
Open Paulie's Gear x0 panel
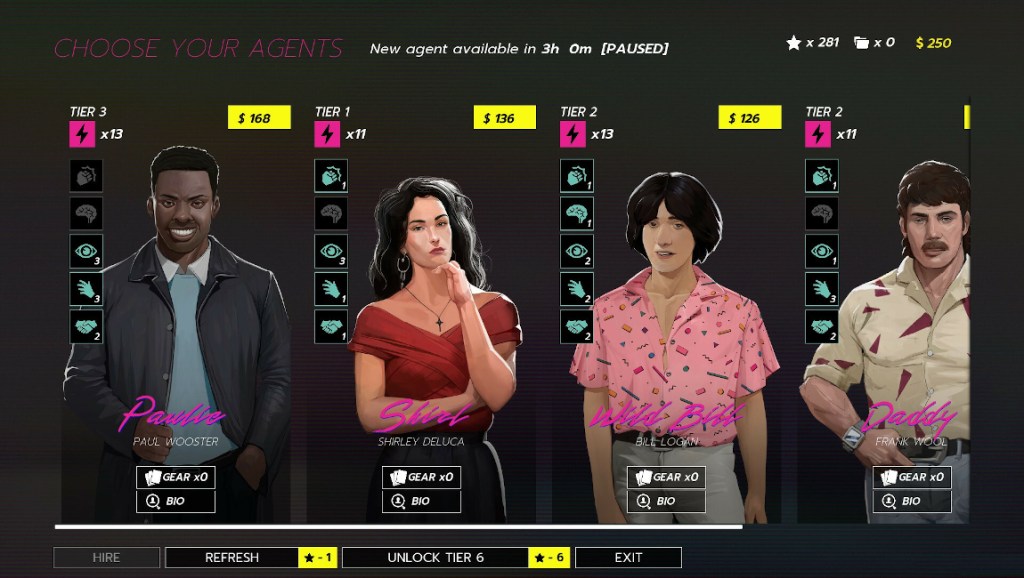pyautogui.click(x=176, y=477)
